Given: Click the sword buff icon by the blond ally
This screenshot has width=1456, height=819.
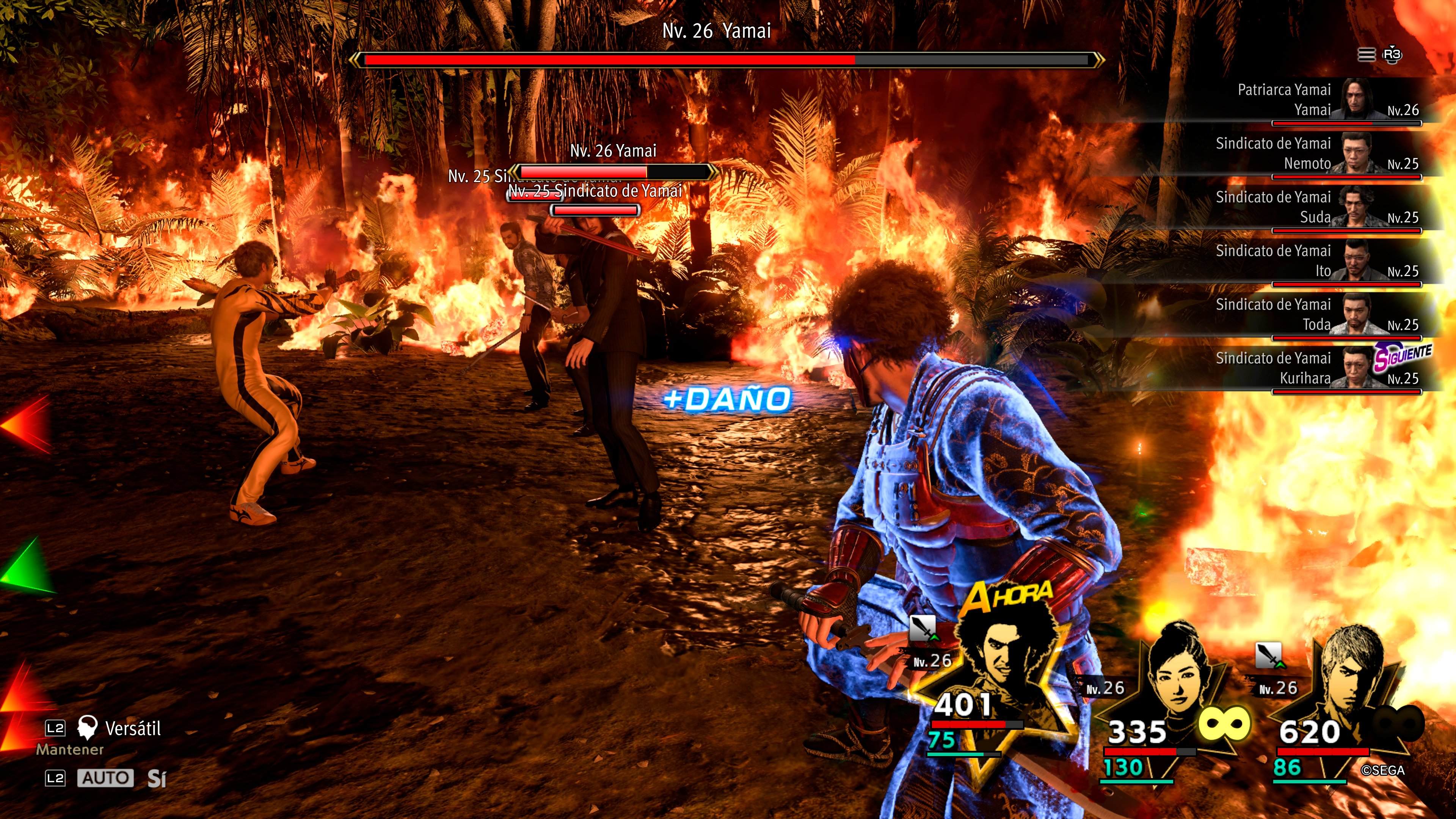Looking at the screenshot, I should 1268,655.
